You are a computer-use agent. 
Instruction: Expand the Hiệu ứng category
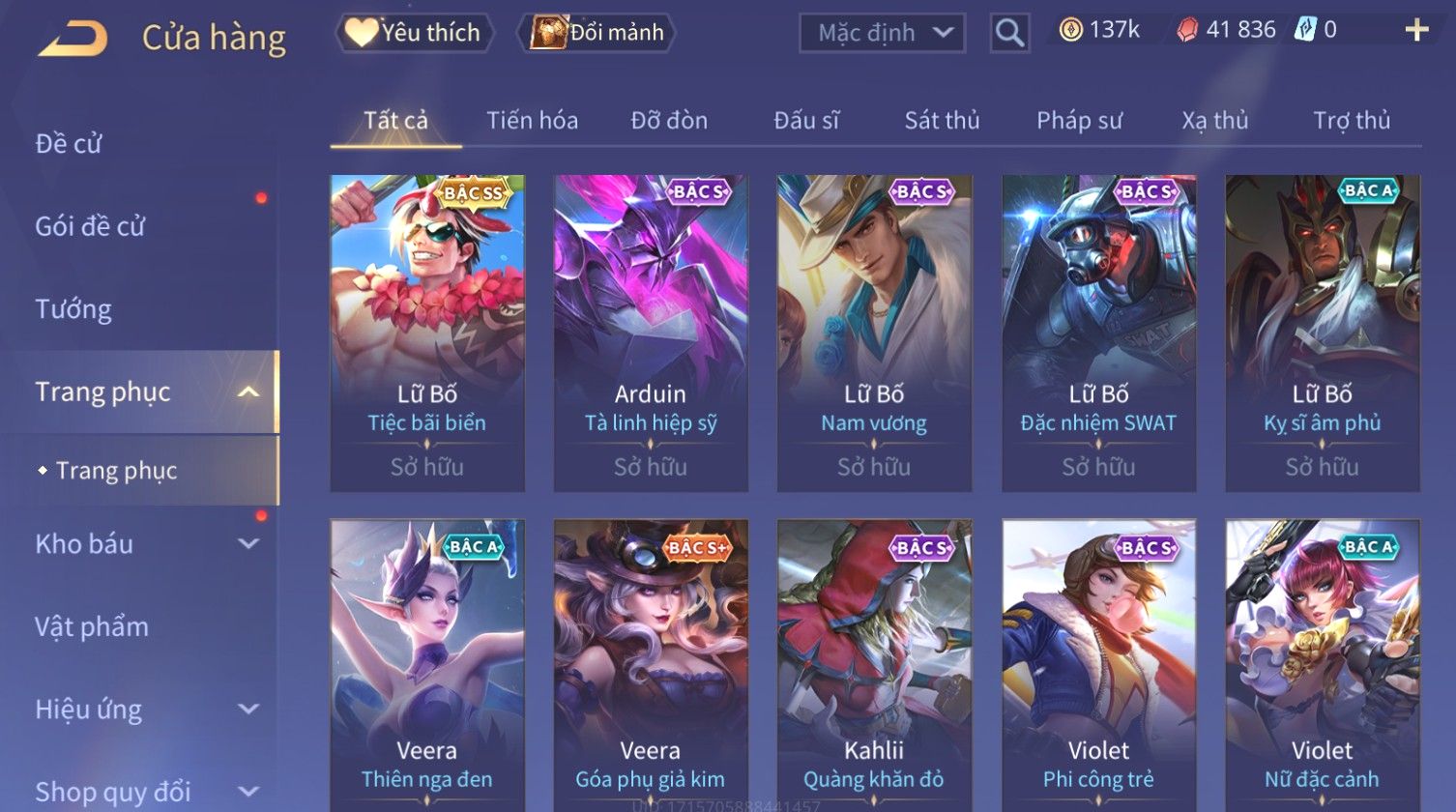pos(145,710)
